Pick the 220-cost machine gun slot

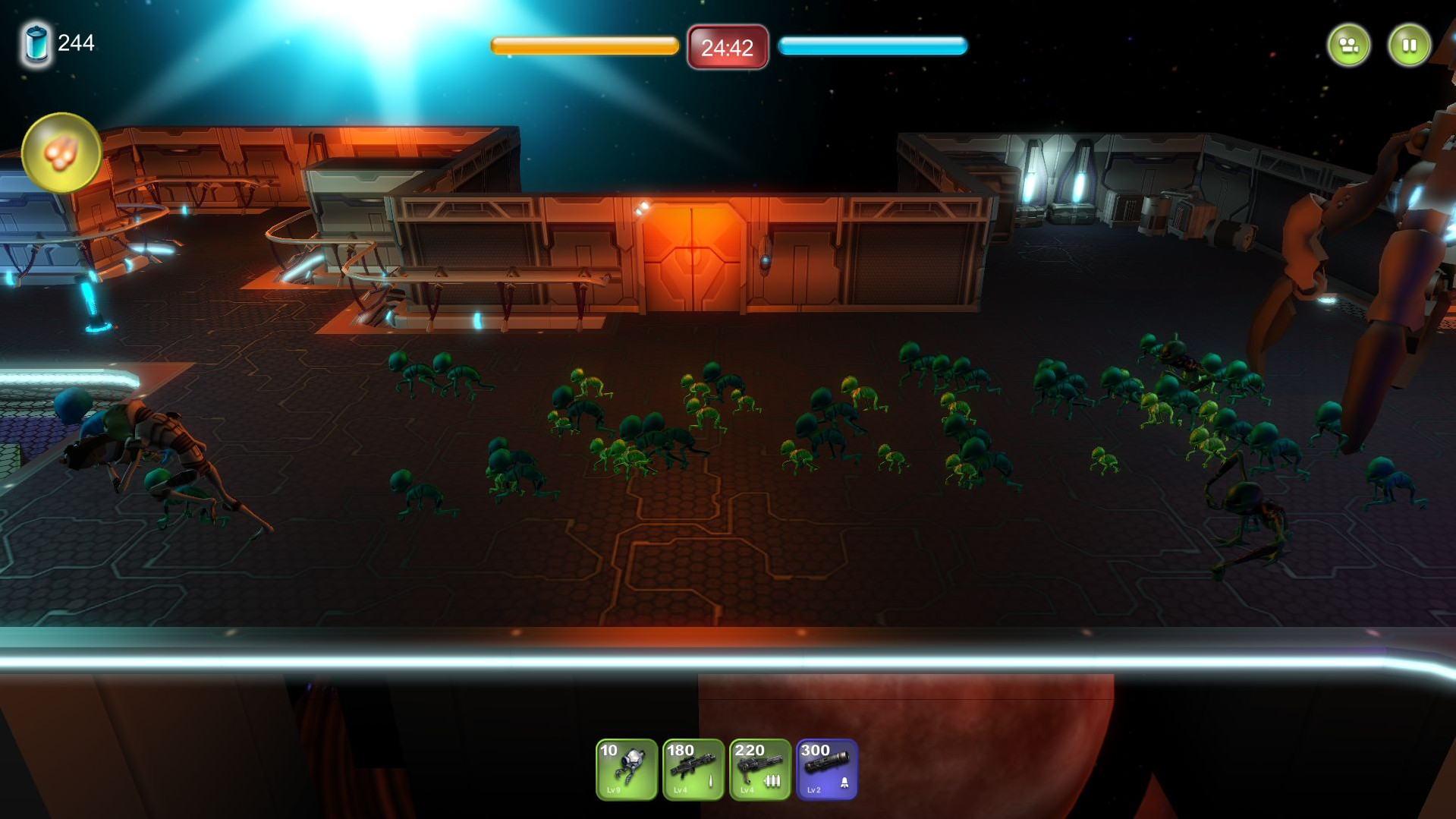(x=759, y=769)
